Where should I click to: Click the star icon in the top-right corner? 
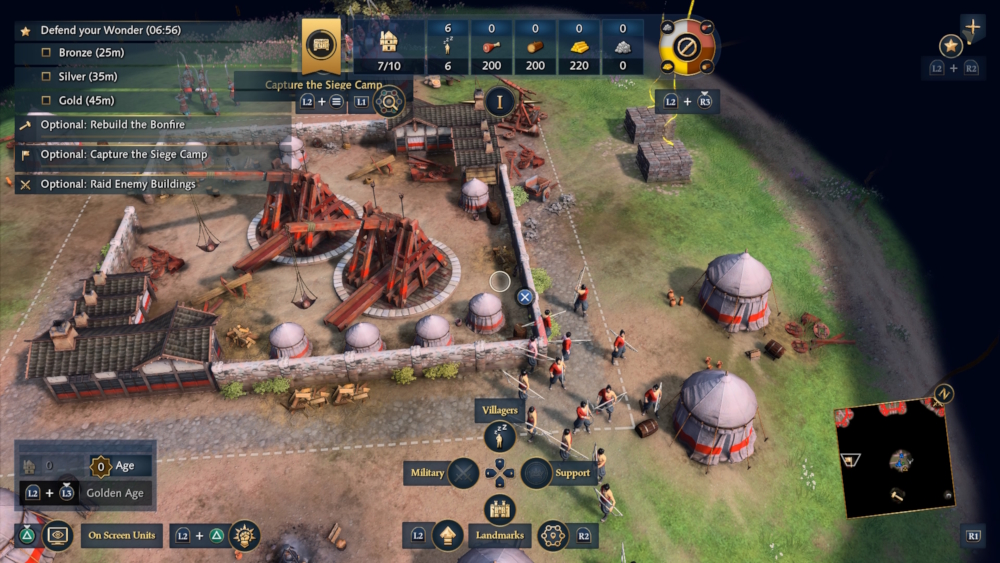951,45
